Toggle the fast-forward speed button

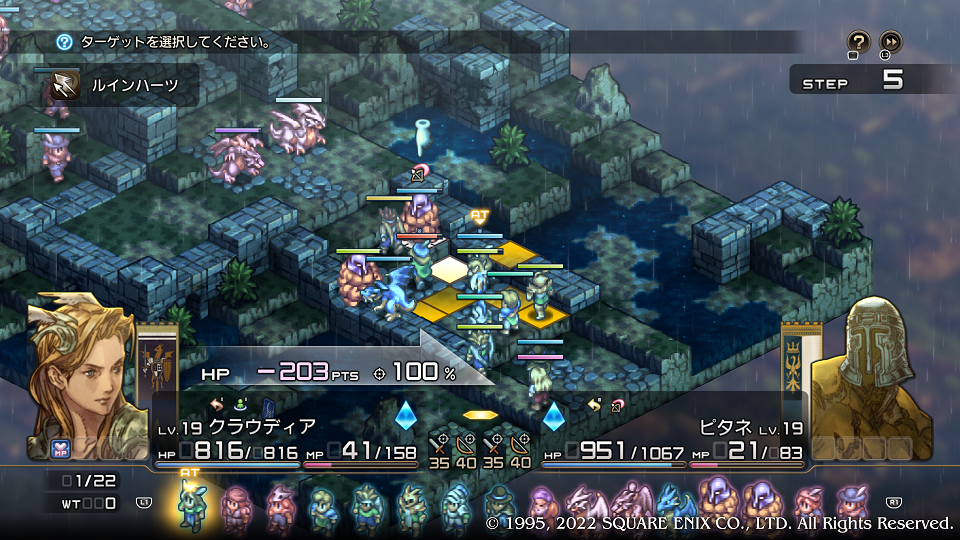click(890, 42)
